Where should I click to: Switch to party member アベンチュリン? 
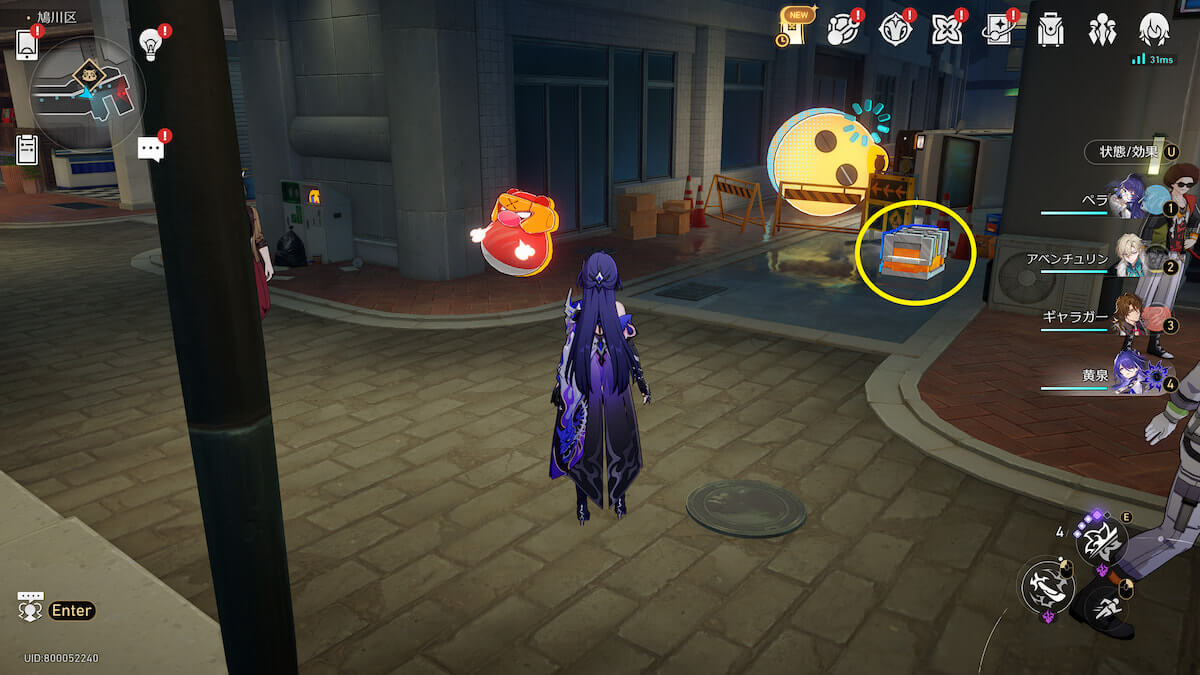(1130, 257)
